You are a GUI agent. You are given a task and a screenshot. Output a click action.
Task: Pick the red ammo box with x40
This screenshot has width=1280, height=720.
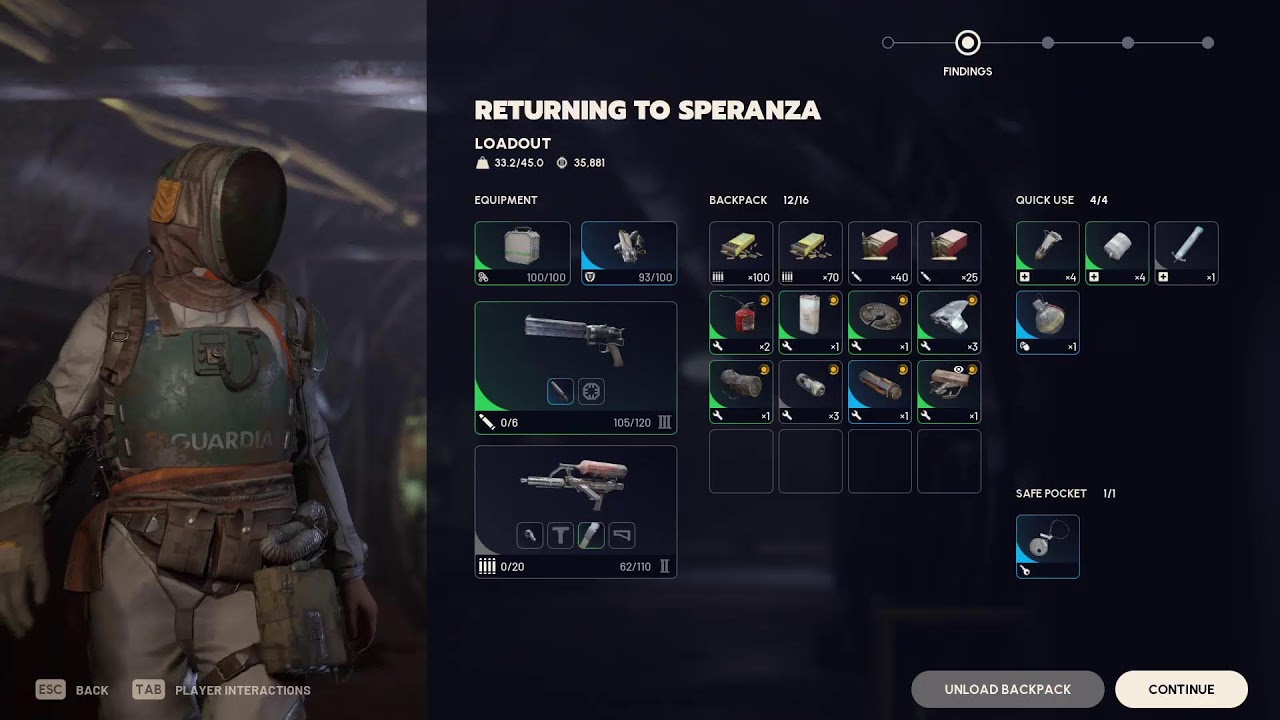coord(880,253)
